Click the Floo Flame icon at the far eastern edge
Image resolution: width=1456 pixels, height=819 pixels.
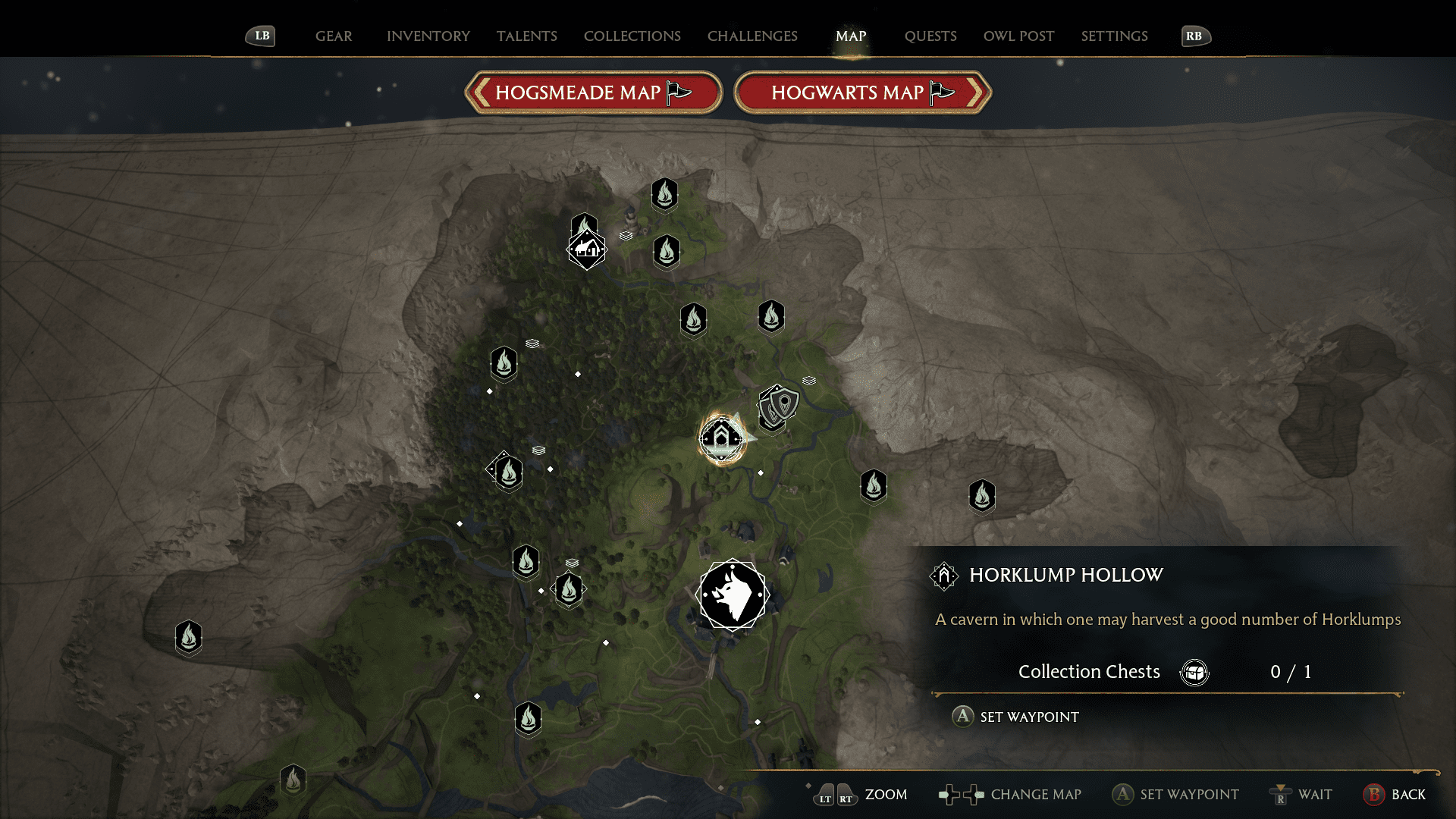(981, 495)
